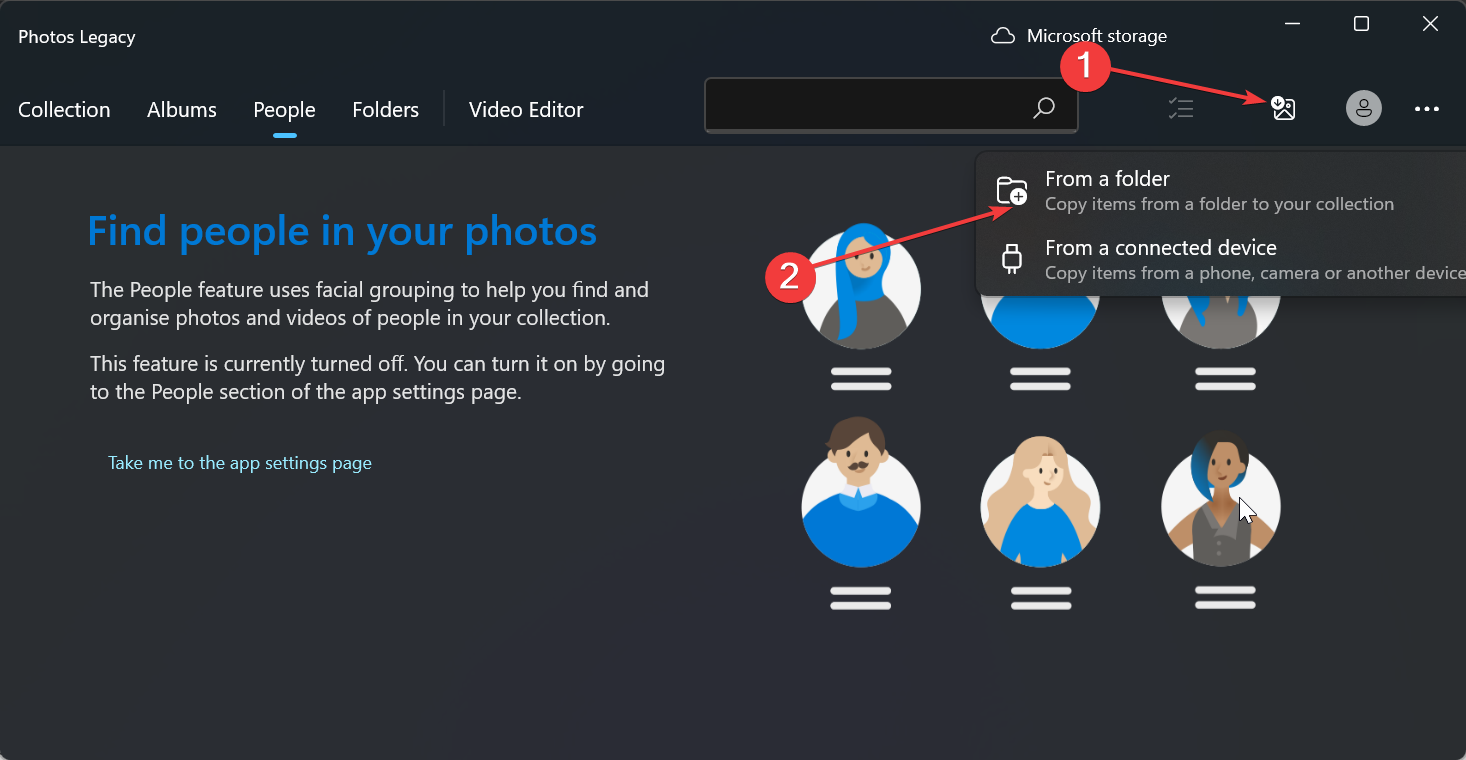1466x760 pixels.
Task: Click the mustached man illustration
Action: tap(861, 492)
